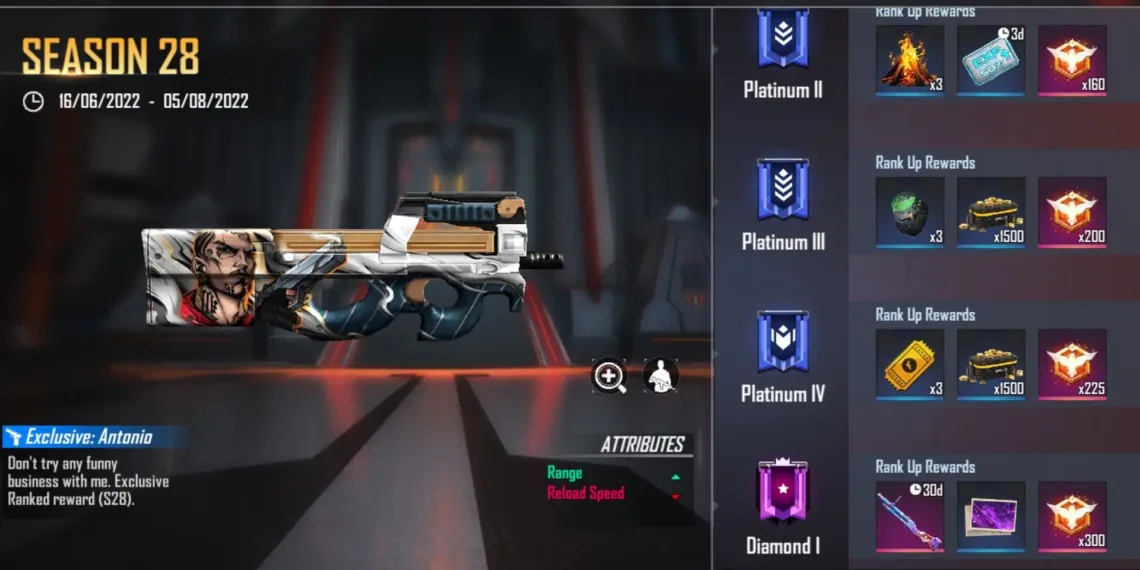View the x200 rank token reward
The height and width of the screenshot is (570, 1140).
pyautogui.click(x=1072, y=212)
